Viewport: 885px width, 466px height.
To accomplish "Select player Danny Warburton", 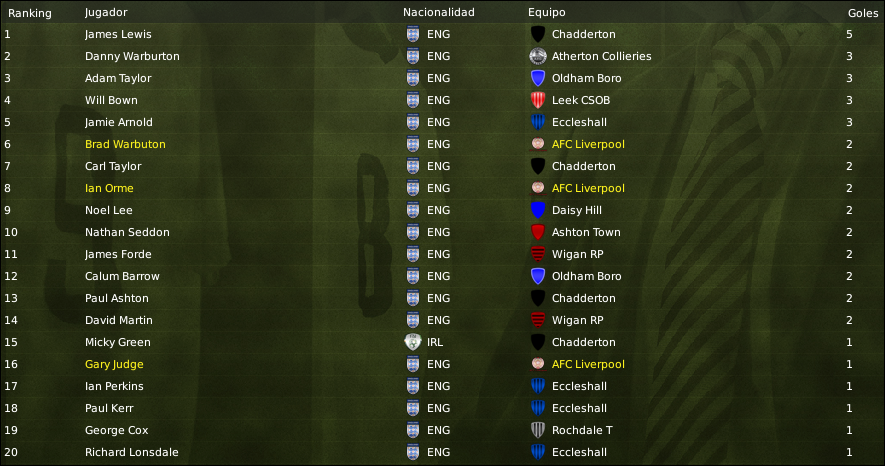I will point(132,56).
